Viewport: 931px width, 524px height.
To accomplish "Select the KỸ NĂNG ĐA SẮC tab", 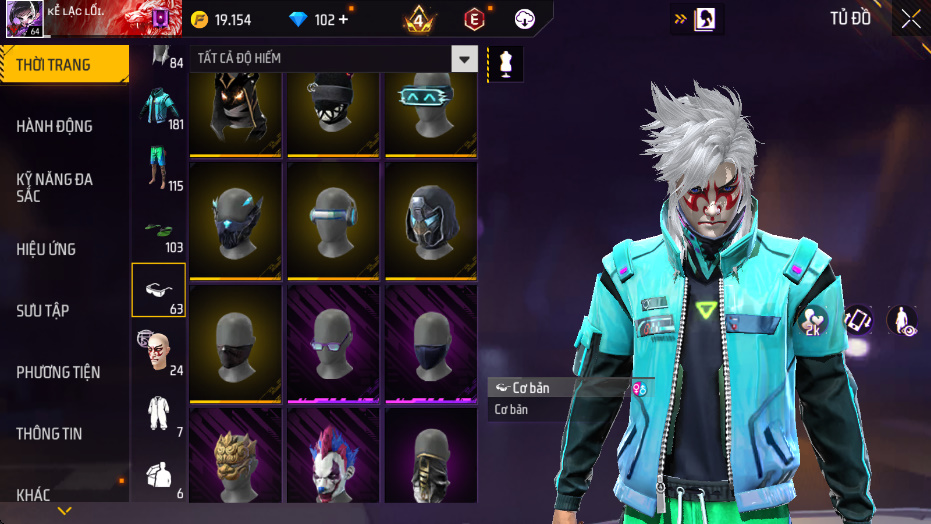I will (x=55, y=187).
